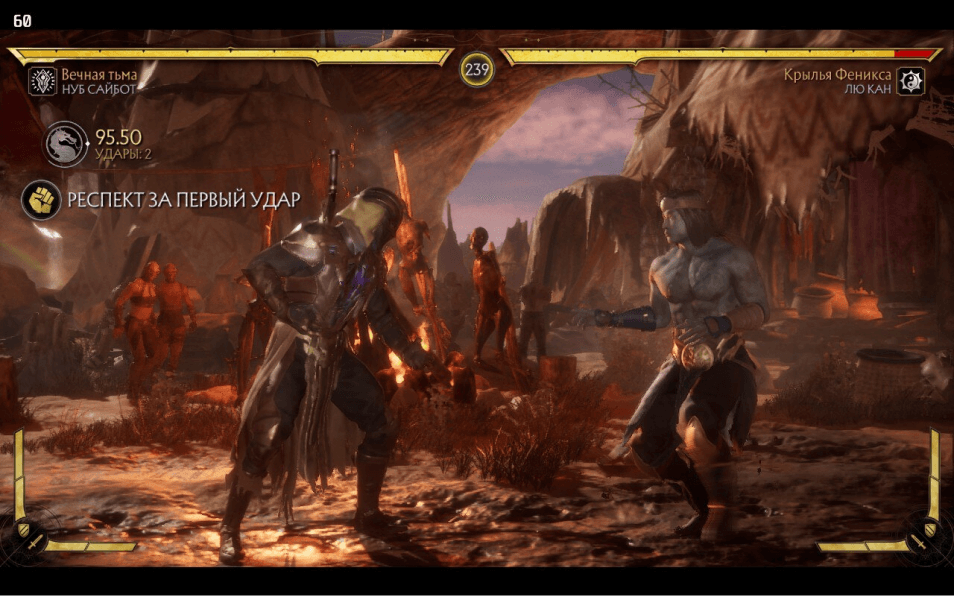Click Noob Saibot's Вечная тьма variation icon
Viewport: 954px width, 596px height.
pyautogui.click(x=42, y=81)
